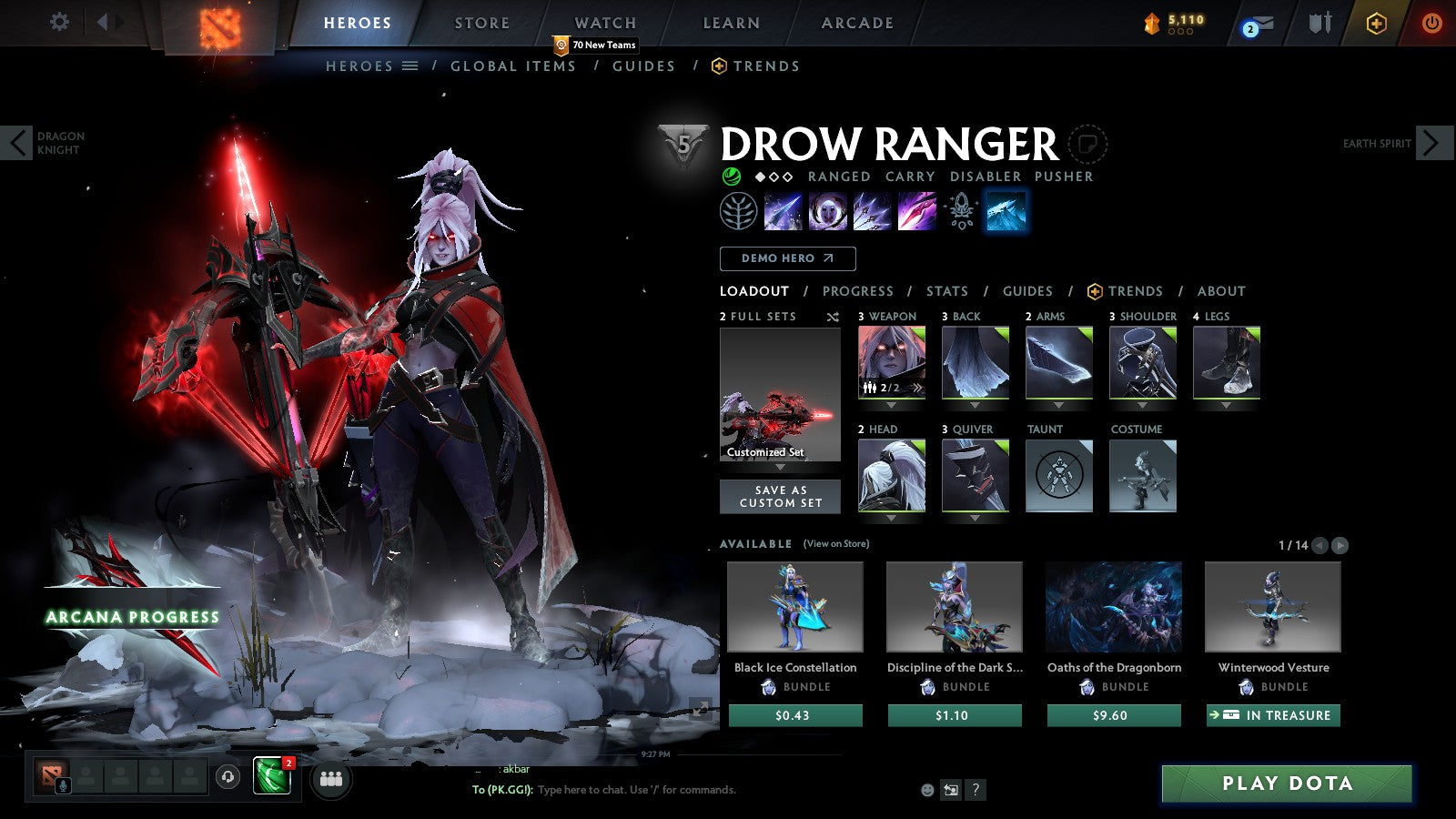1456x819 pixels.
Task: Select the Oaths of the Dragonborn thumbnail
Action: point(1114,607)
